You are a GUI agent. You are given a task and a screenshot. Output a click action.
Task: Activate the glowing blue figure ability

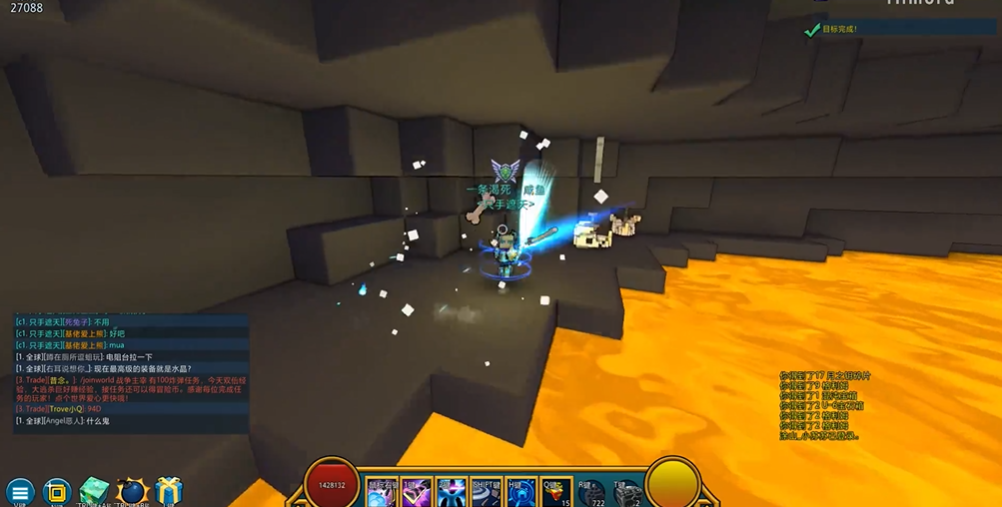pyautogui.click(x=452, y=493)
